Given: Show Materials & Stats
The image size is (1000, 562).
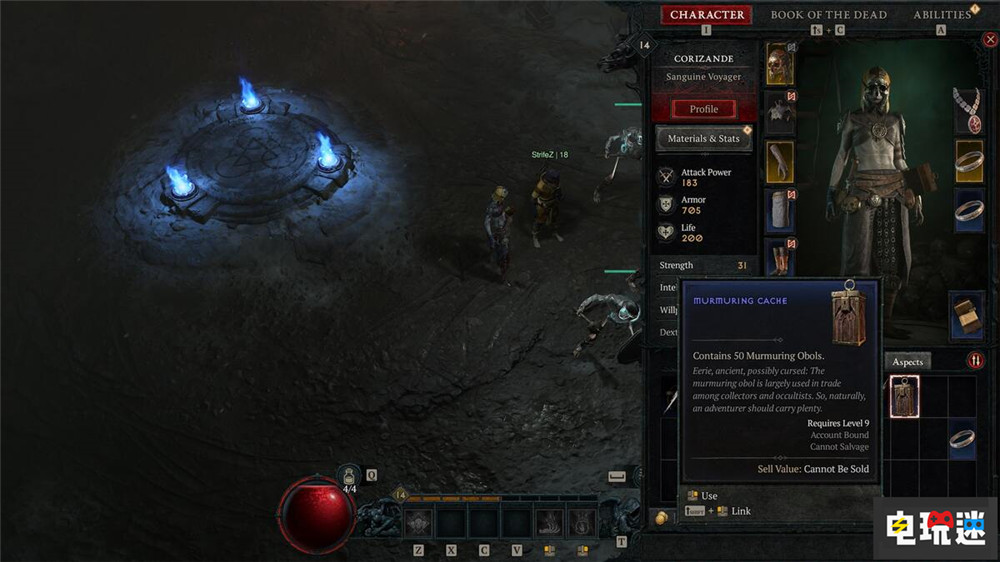Looking at the screenshot, I should [703, 138].
